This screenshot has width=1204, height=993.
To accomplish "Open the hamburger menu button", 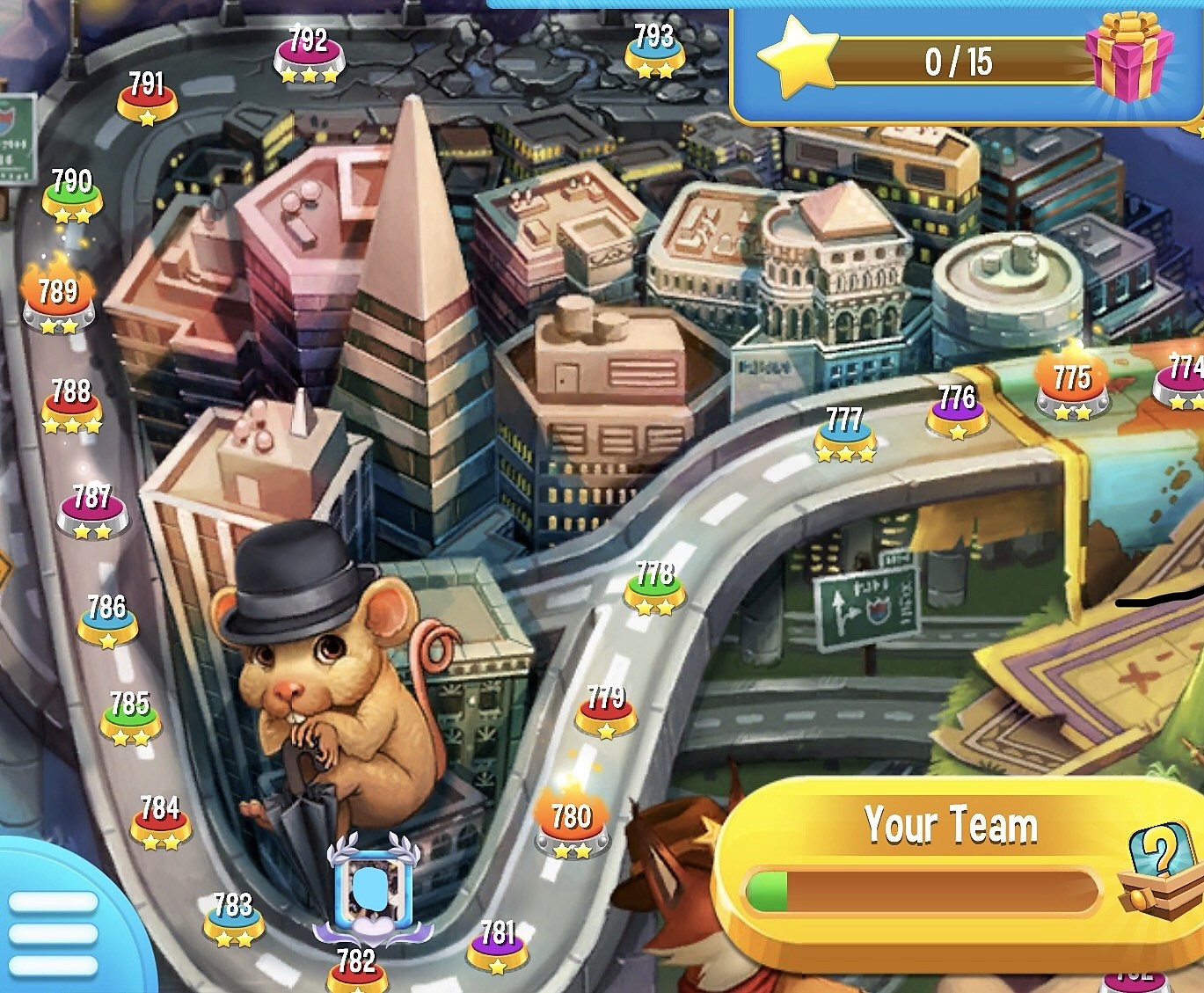I will click(53, 932).
